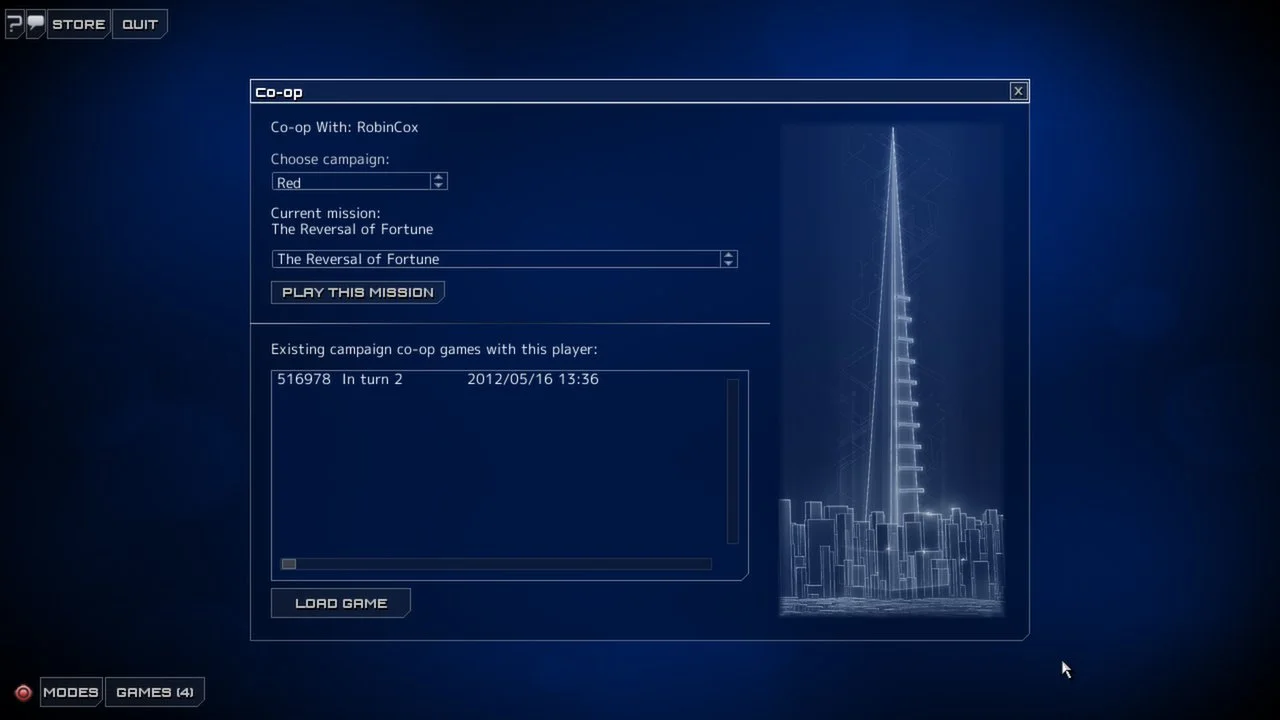This screenshot has height=720, width=1280.
Task: Click the Co-op window title bar
Action: pos(600,91)
